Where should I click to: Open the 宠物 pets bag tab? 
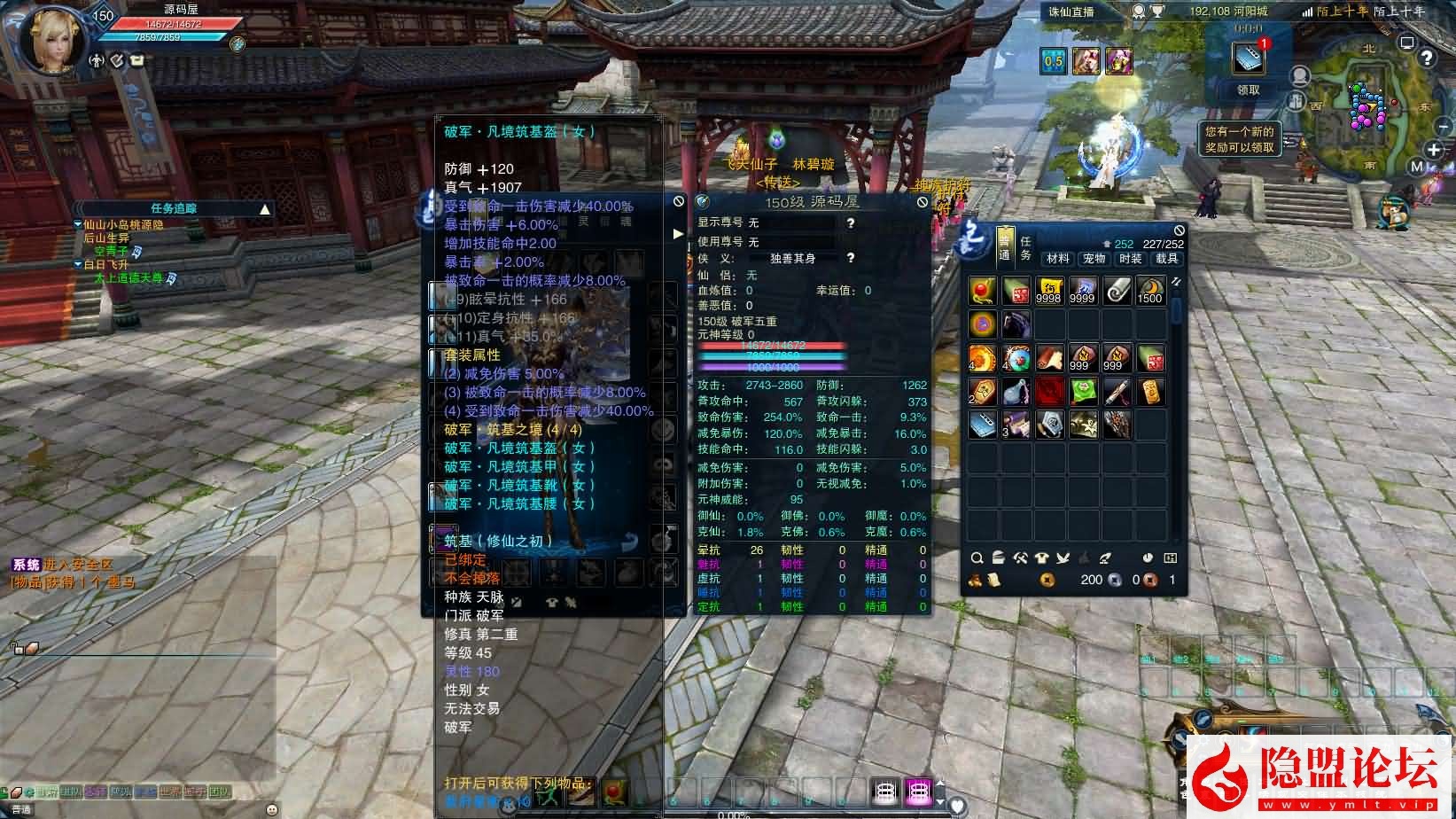tap(1094, 258)
